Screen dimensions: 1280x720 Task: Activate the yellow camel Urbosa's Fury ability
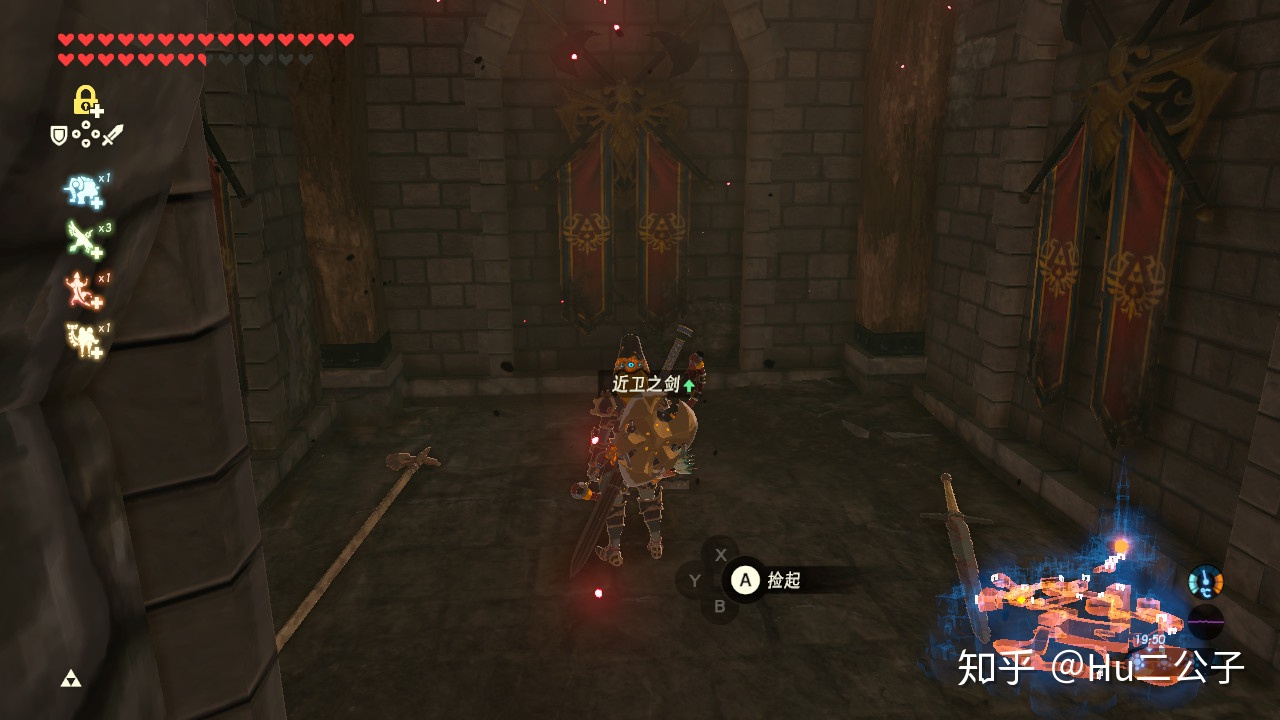click(x=82, y=339)
